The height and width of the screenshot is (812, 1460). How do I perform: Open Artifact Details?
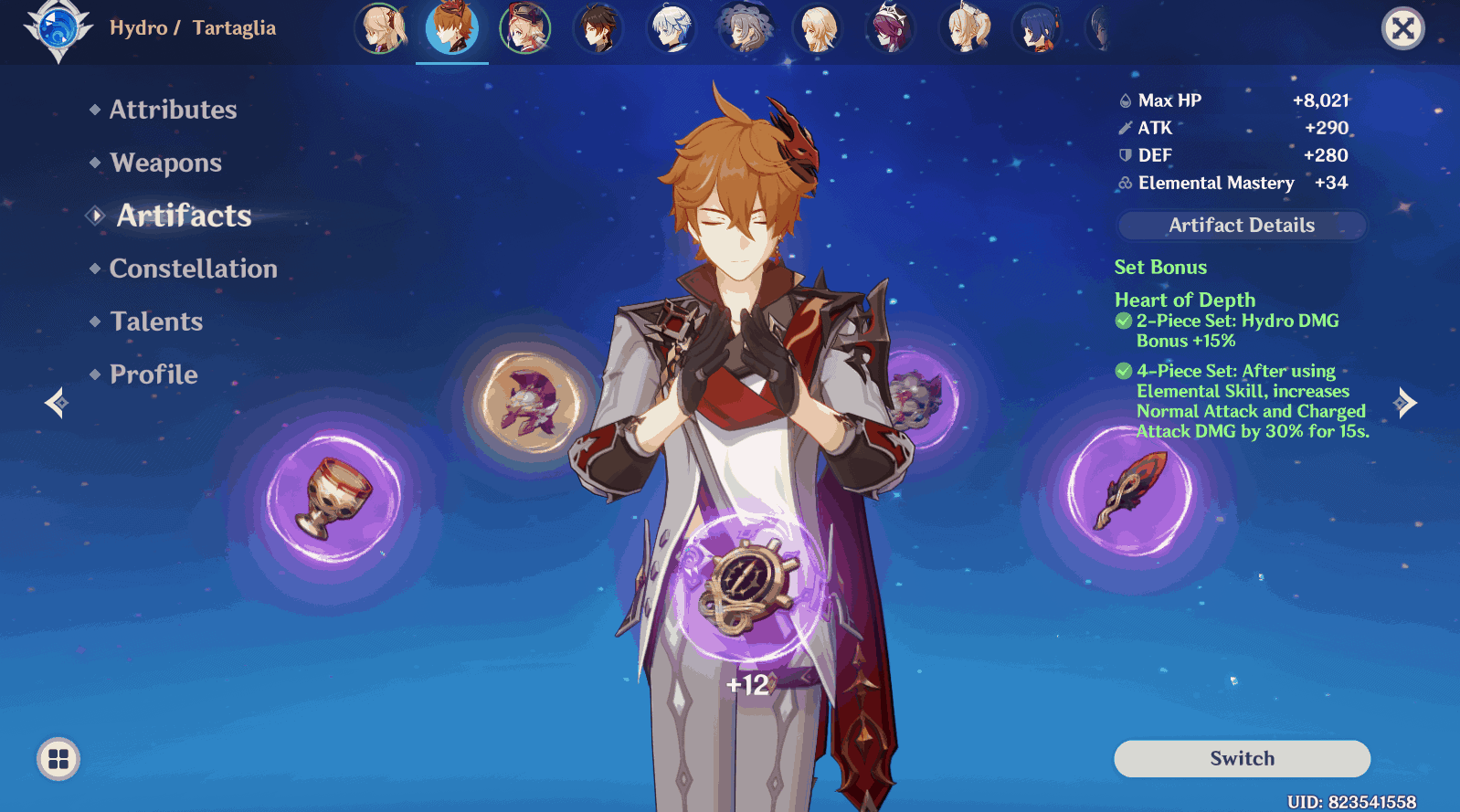point(1241,225)
